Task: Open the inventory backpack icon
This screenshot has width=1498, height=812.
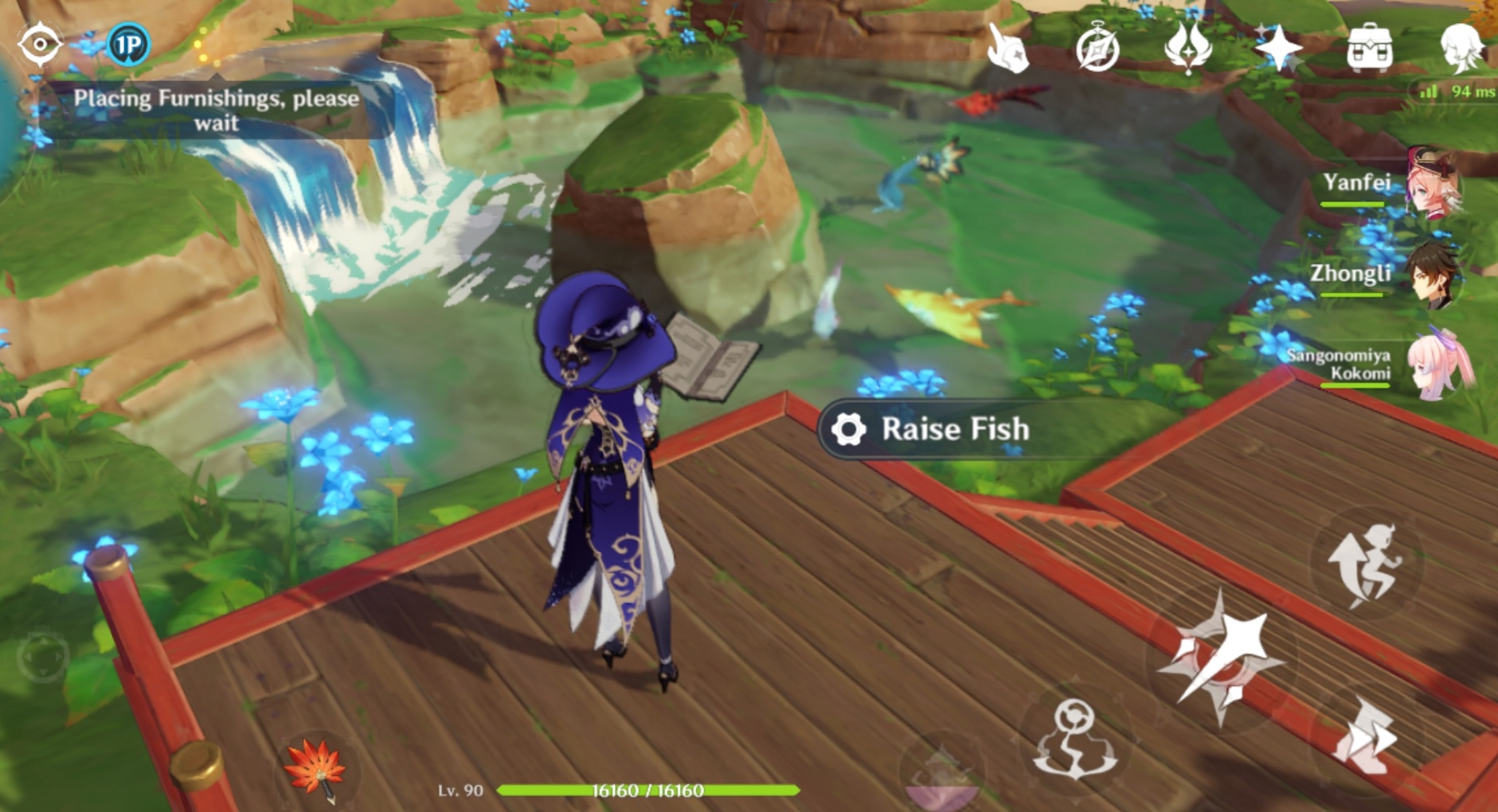Action: click(x=1368, y=48)
